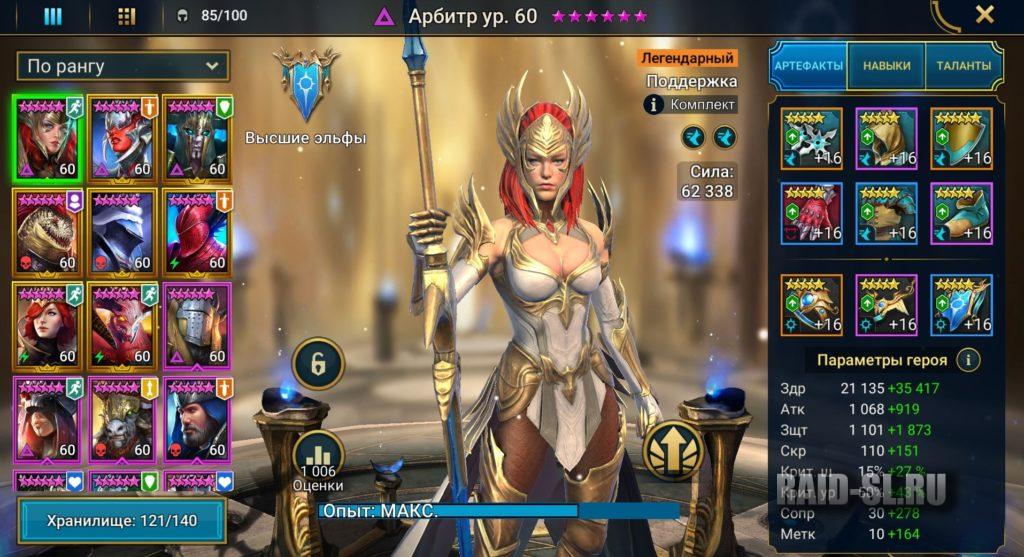This screenshot has width=1024, height=557.
Task: Open the Таланты tab
Action: tap(963, 66)
